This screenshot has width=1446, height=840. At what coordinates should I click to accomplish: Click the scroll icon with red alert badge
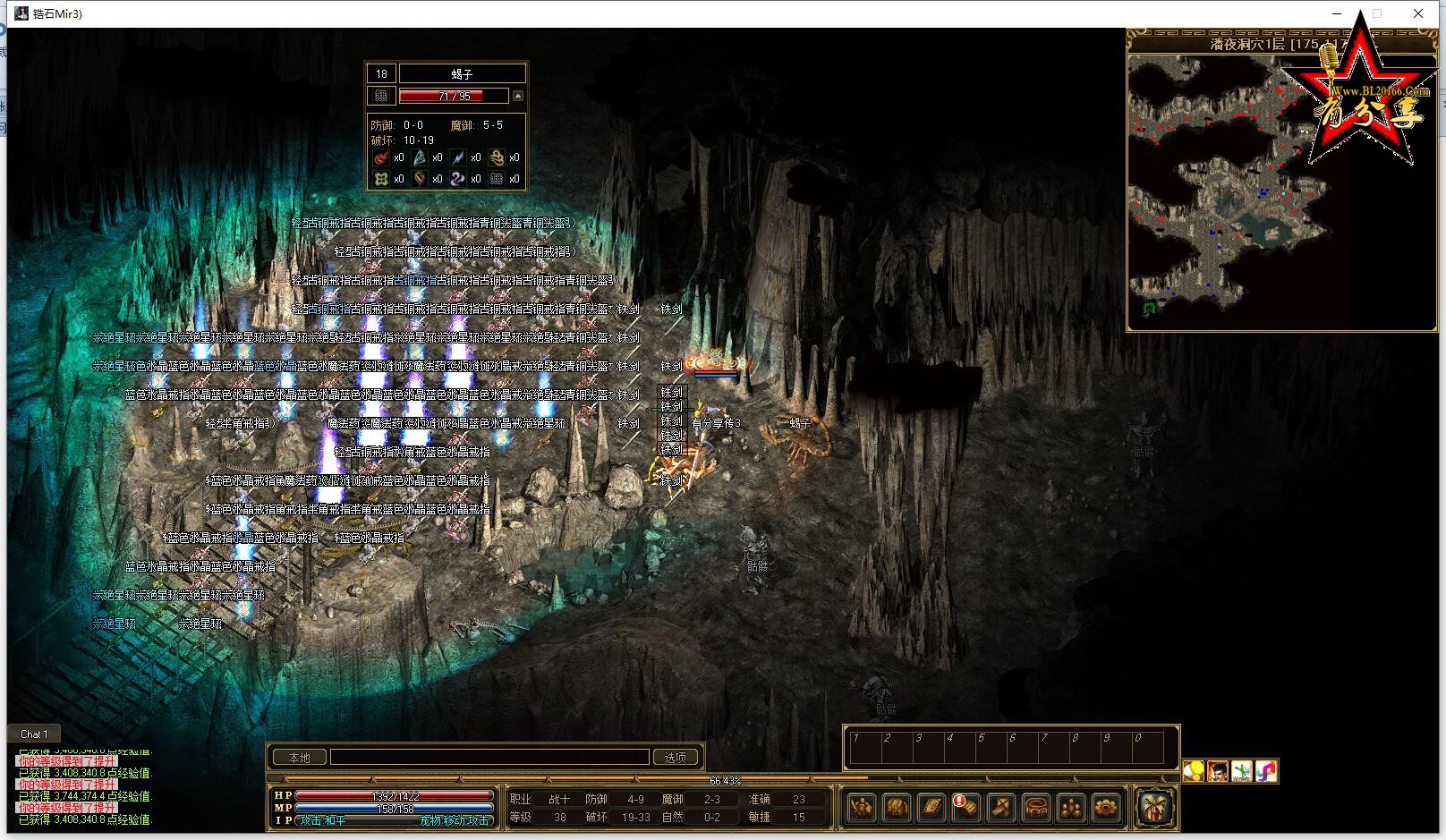[966, 808]
